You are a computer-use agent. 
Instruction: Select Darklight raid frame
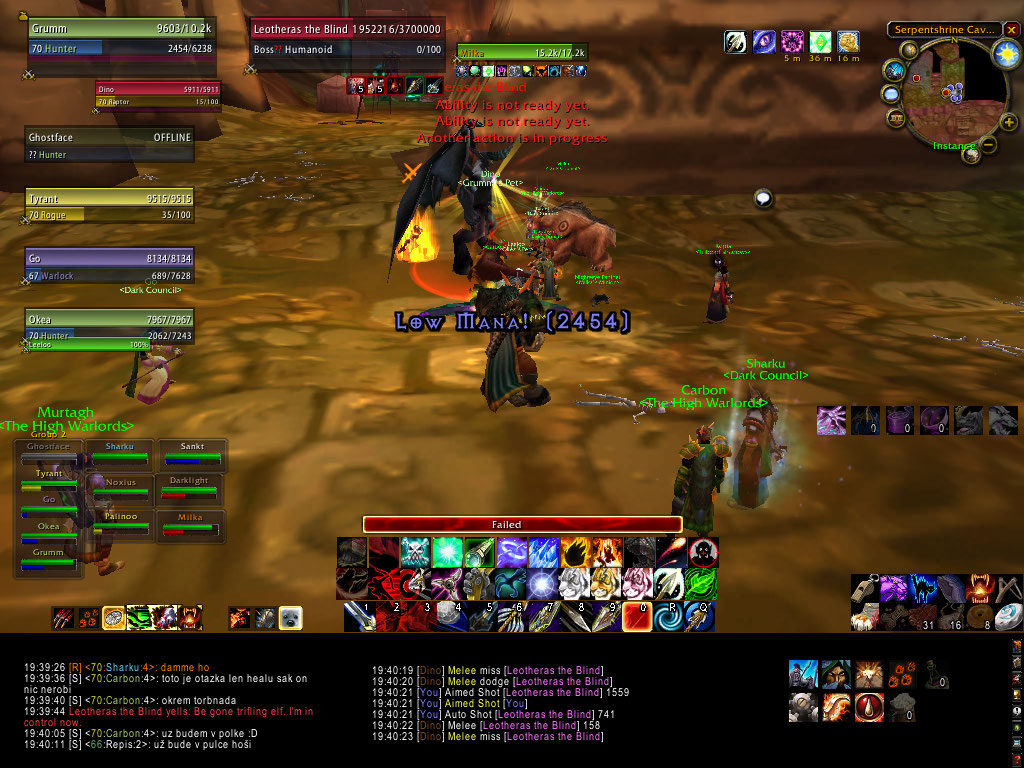(190, 487)
